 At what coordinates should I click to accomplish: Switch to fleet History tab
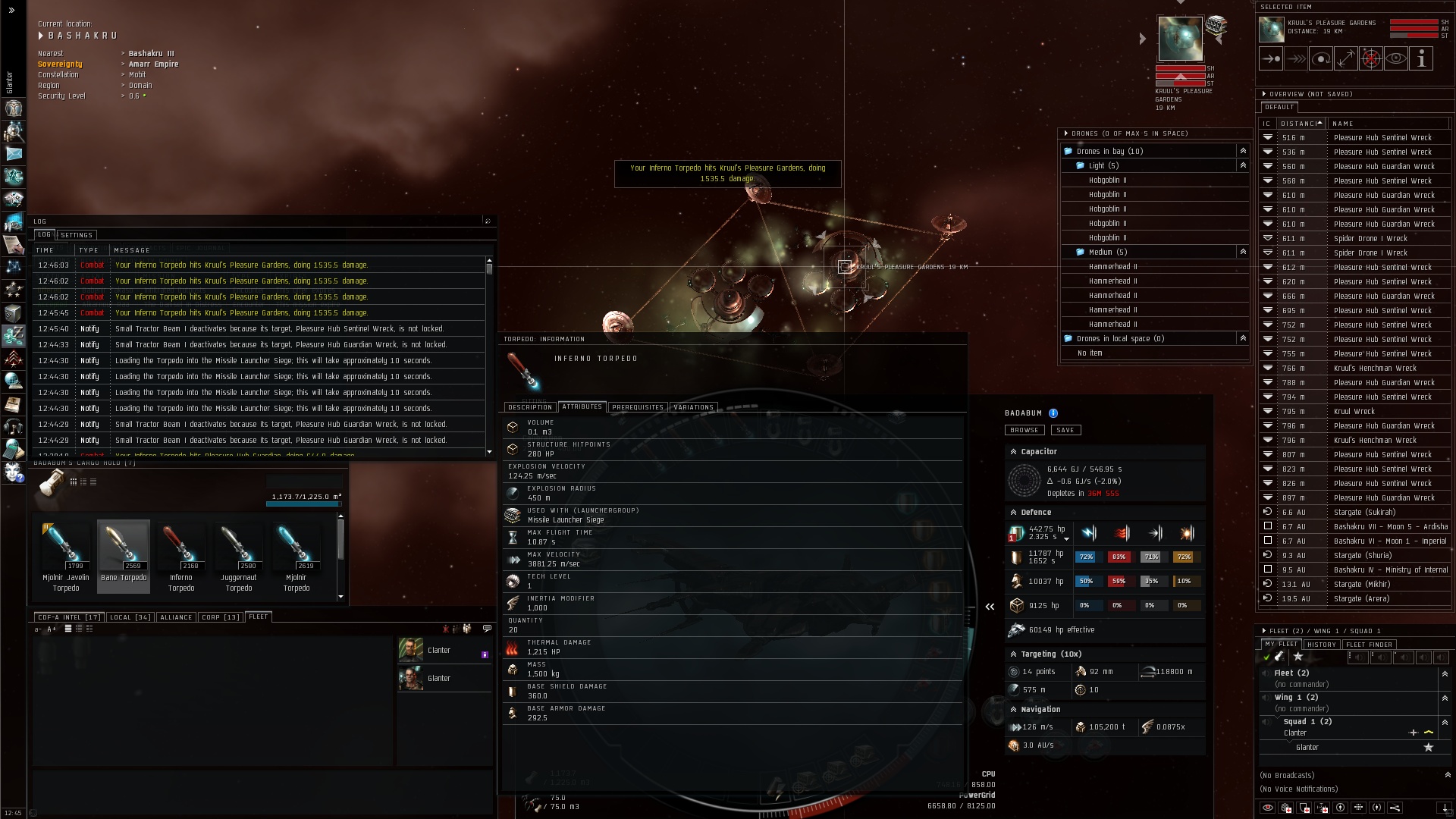1321,645
